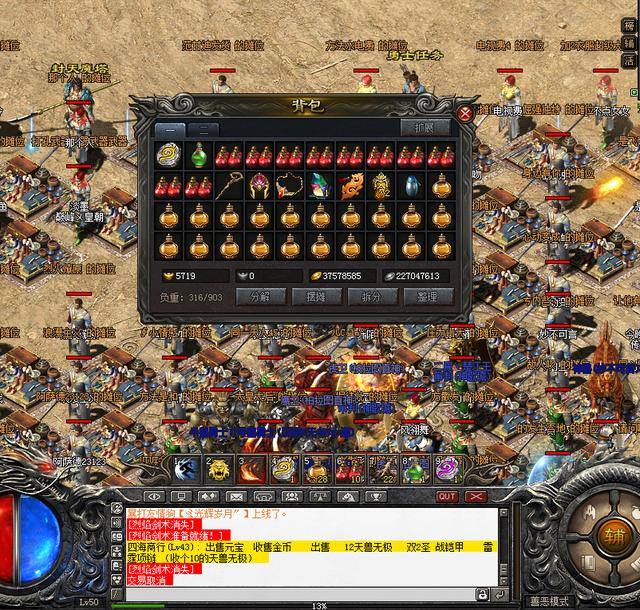Viewport: 640px width, 610px height.
Task: Sort items with the 整理 button
Action: tap(428, 296)
